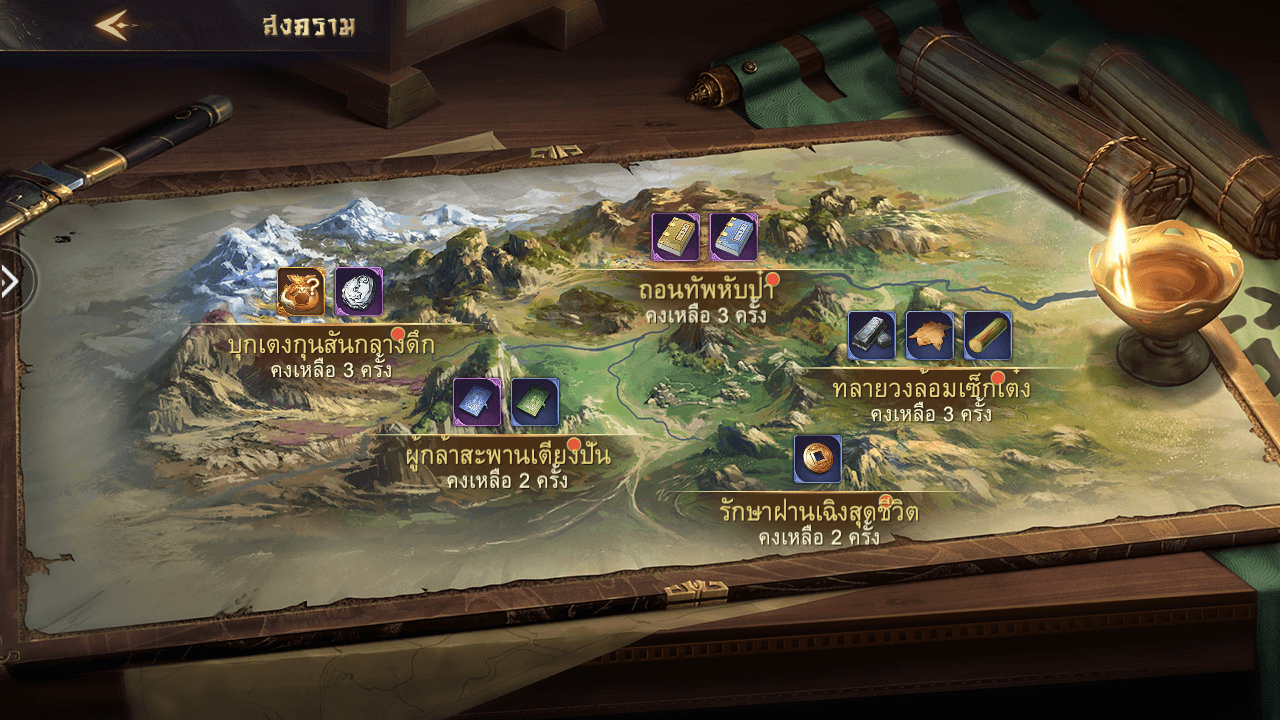Select the บุกเตงกุนสันกลางดึก stage
The image size is (1280, 720).
(x=331, y=345)
